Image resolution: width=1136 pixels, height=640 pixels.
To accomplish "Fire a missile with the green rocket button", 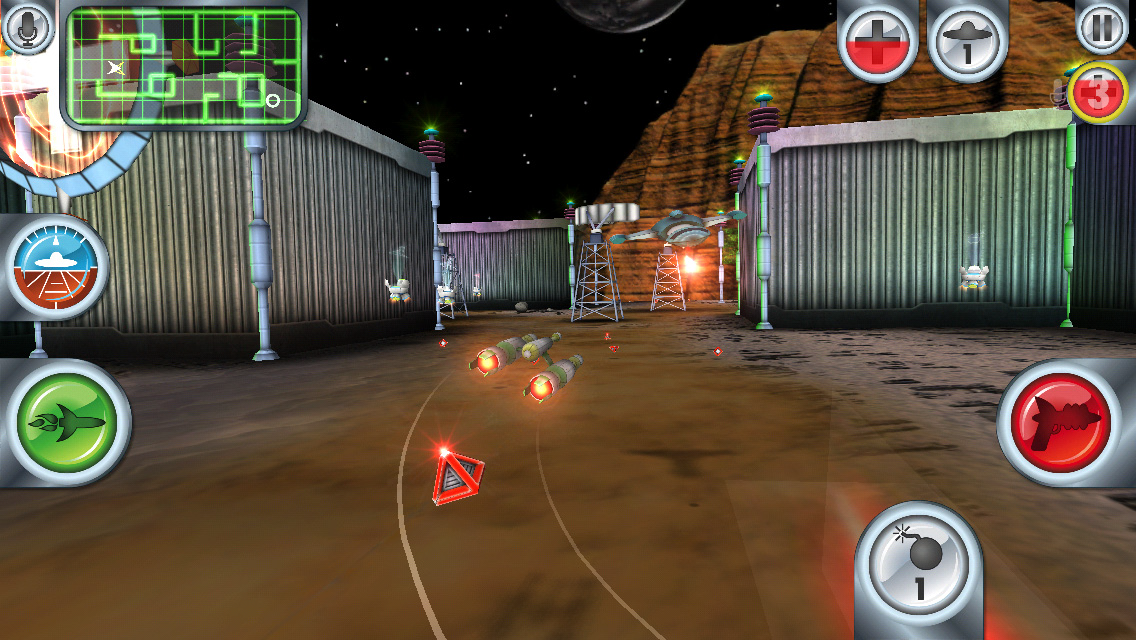I will [68, 422].
